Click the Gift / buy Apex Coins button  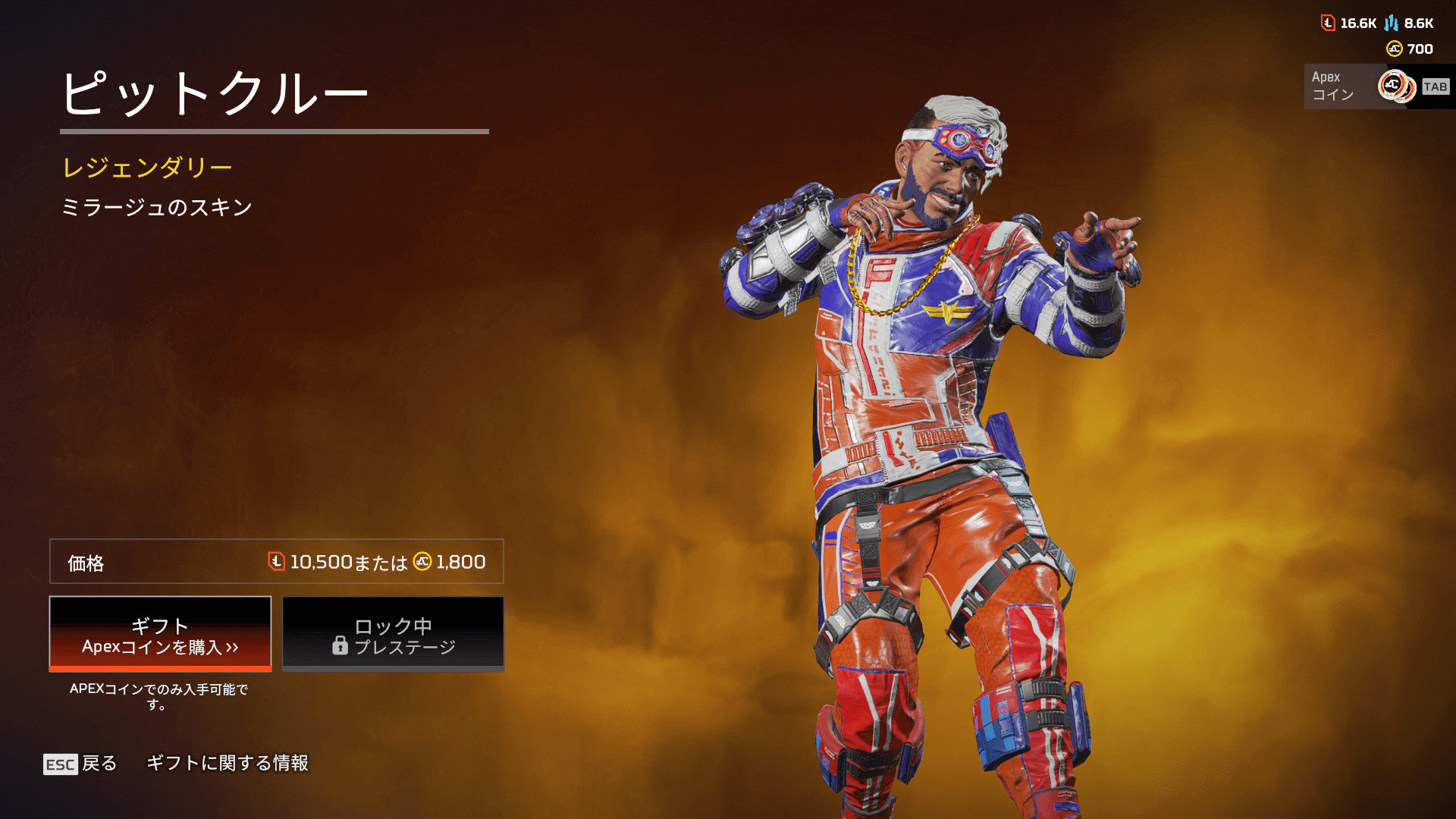click(160, 634)
